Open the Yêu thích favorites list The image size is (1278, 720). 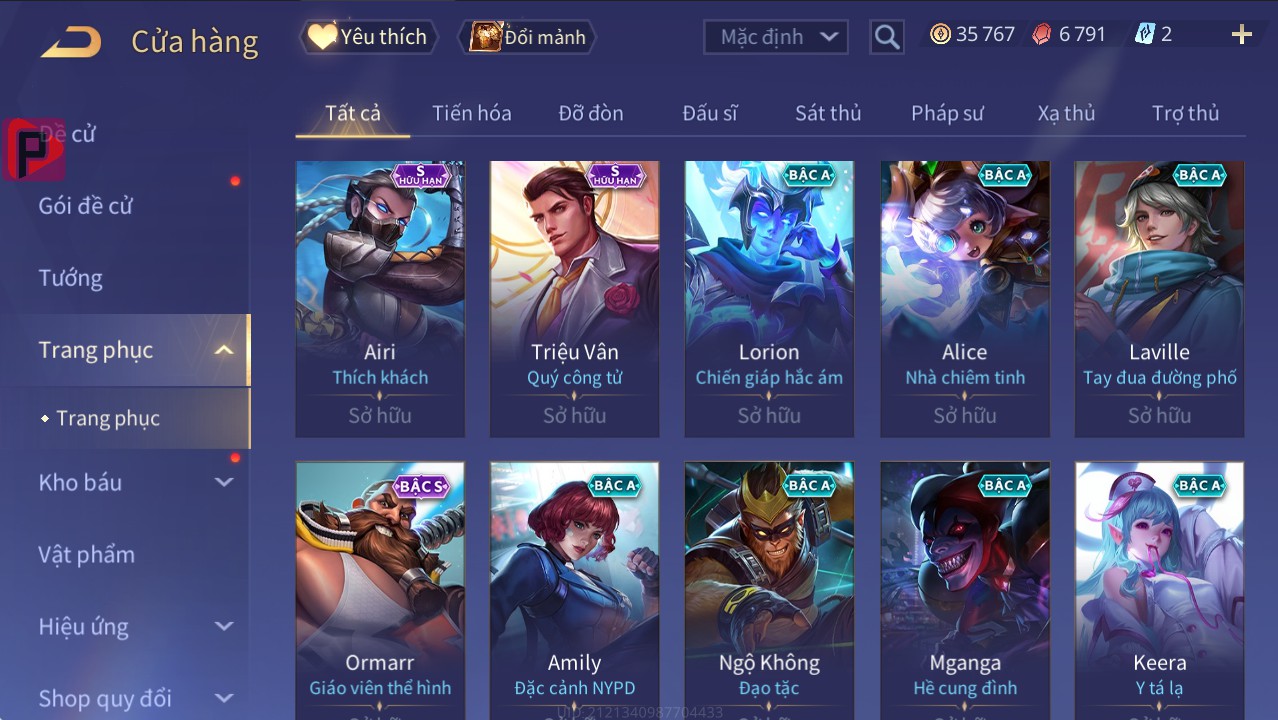368,37
